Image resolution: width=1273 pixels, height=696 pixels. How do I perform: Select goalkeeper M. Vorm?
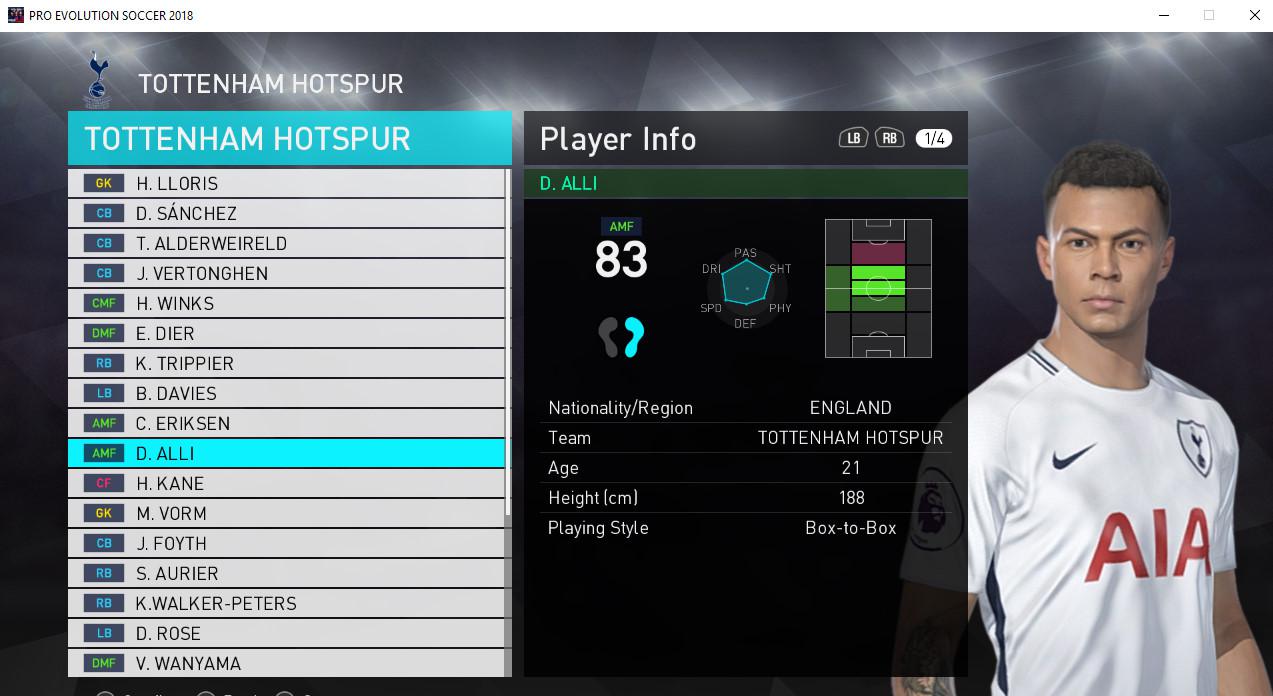pyautogui.click(x=286, y=513)
